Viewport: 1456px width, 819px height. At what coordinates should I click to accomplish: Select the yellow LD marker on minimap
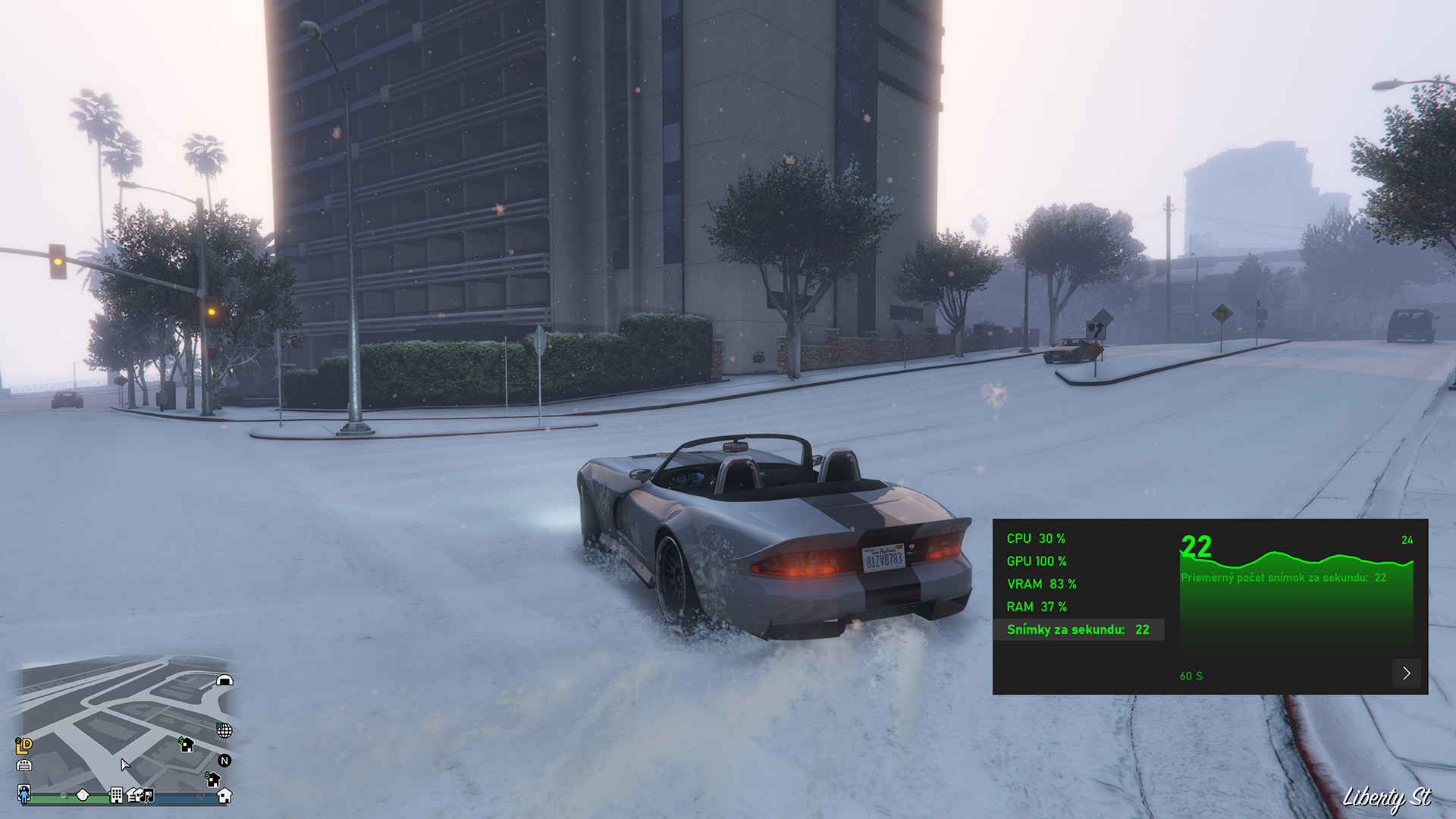point(24,745)
